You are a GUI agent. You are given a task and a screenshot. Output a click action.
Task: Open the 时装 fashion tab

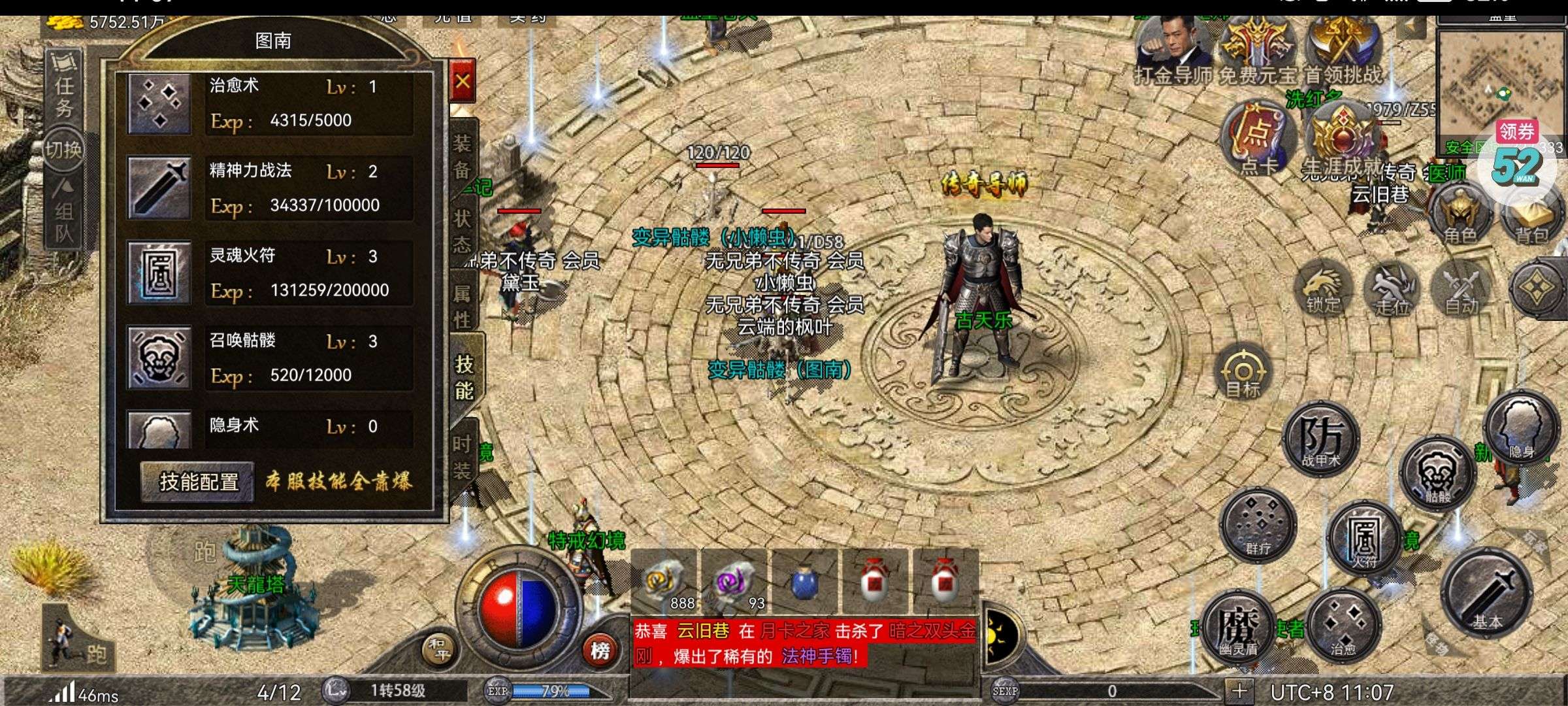click(x=463, y=456)
